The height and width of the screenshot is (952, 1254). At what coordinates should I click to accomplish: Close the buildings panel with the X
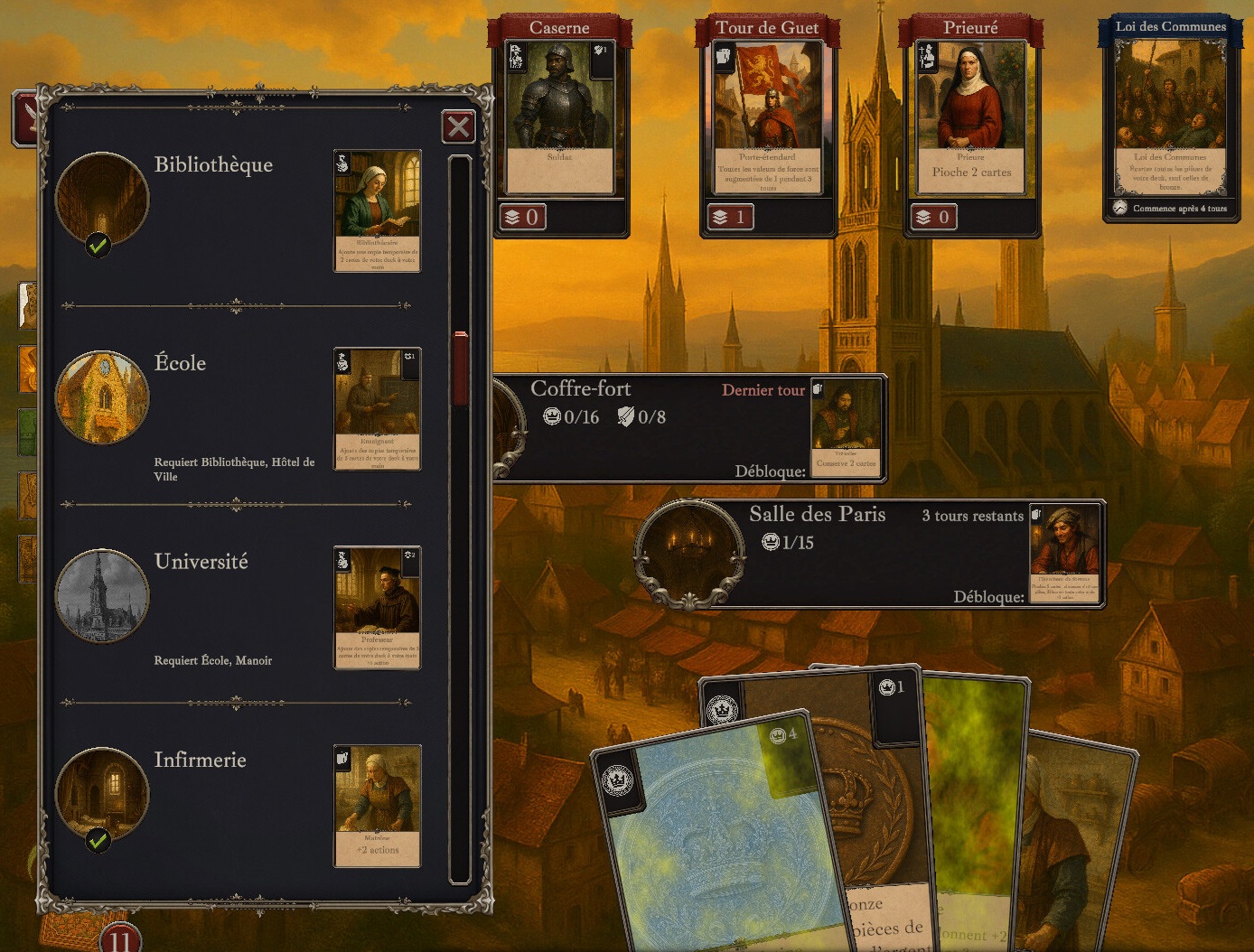pyautogui.click(x=458, y=126)
